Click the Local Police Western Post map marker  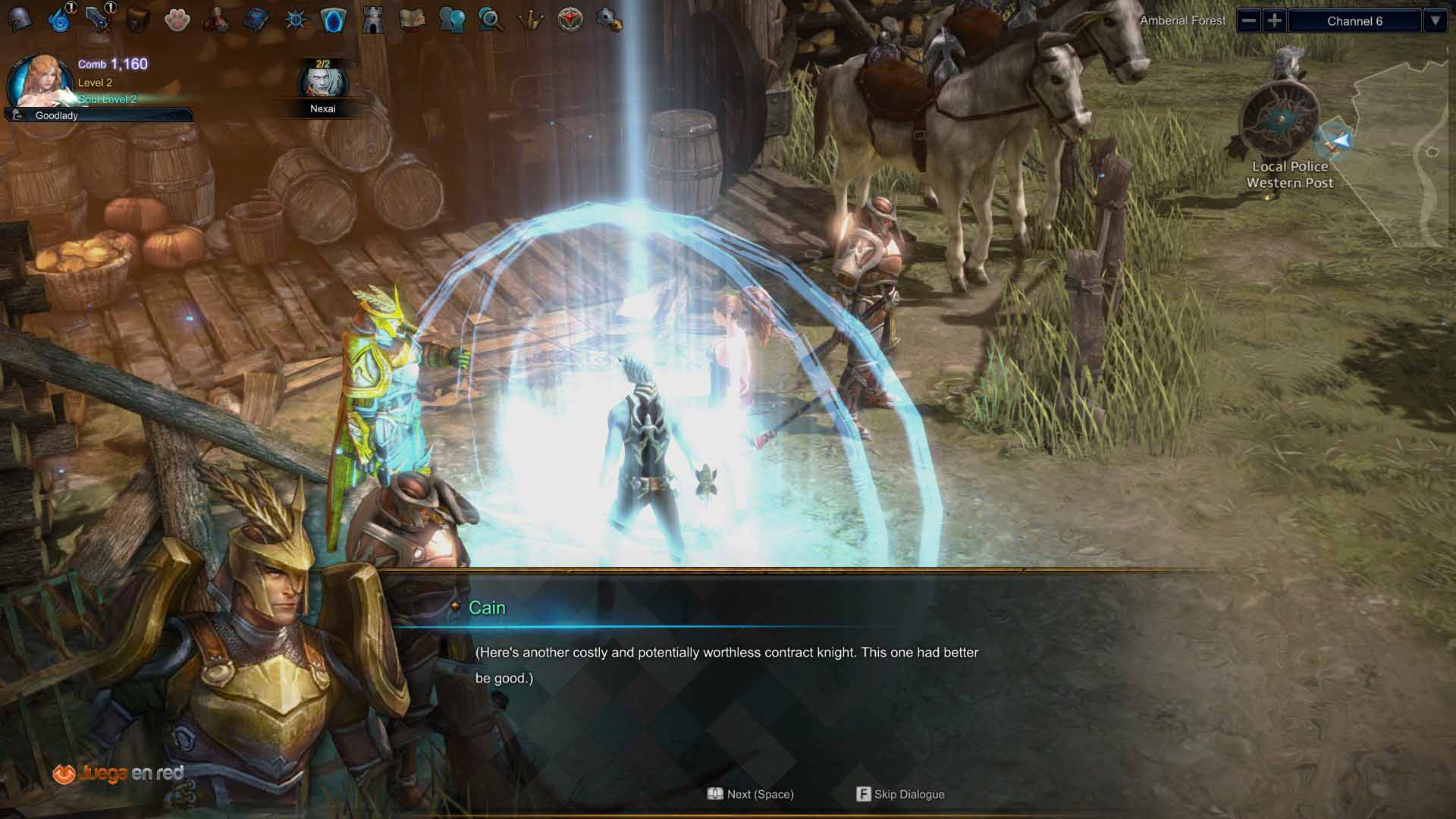point(1282,121)
